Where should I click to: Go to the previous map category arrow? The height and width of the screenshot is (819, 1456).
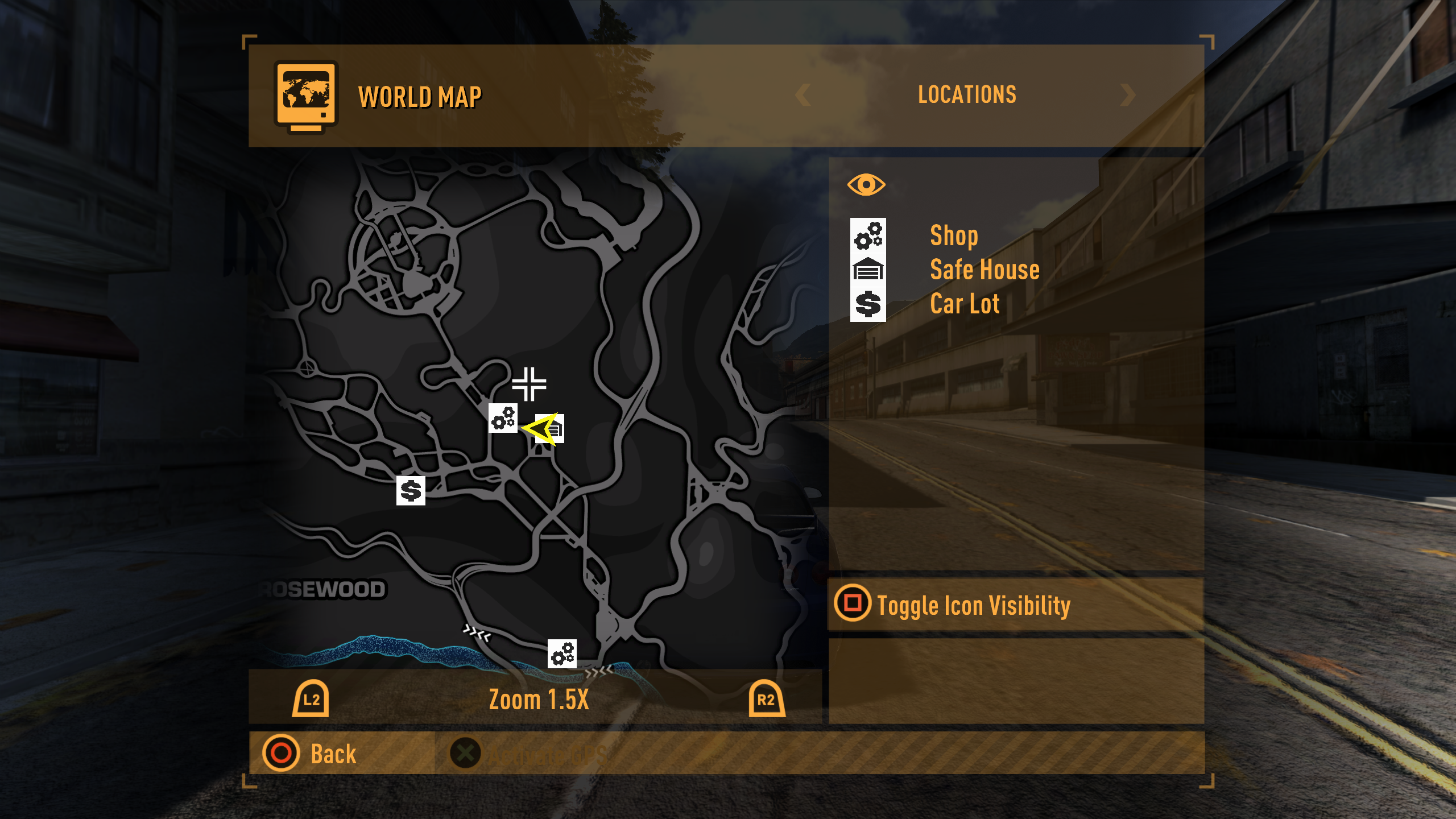(803, 95)
